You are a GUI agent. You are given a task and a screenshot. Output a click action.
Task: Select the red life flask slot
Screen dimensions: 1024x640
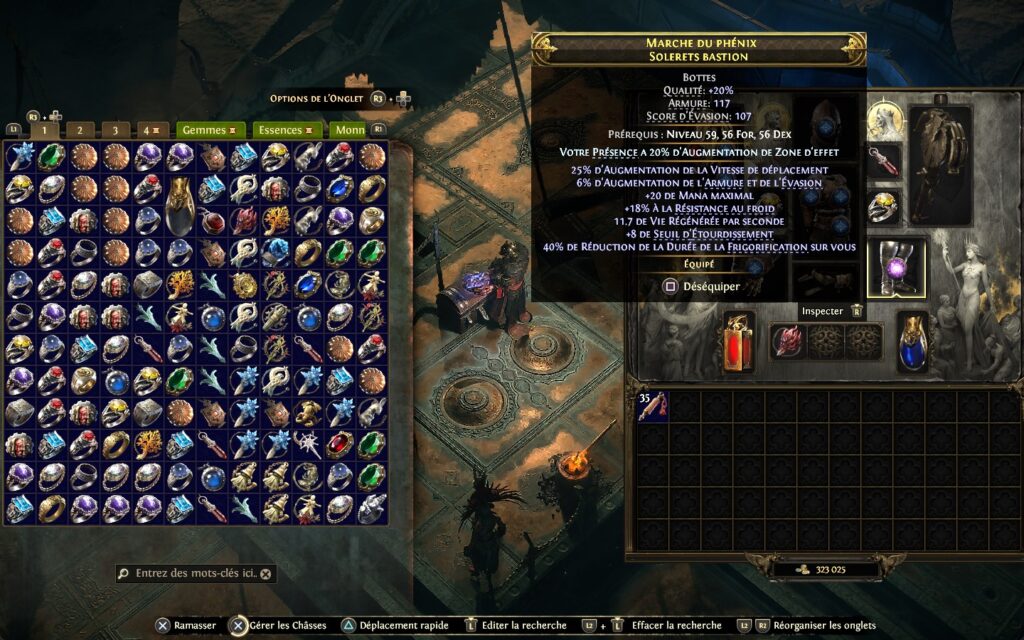click(739, 340)
